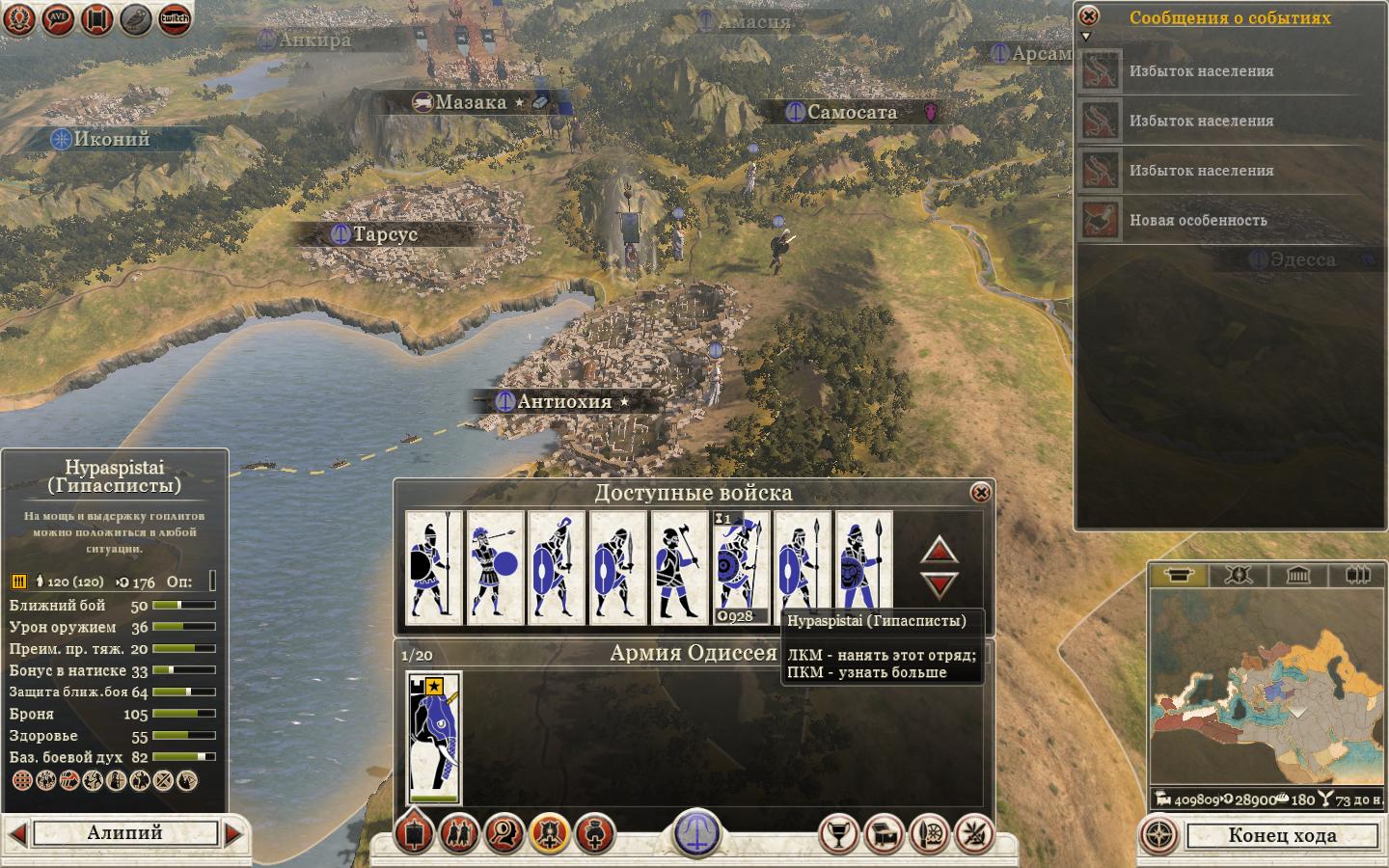Switch to the temple minimap tab
Screen dimensions: 1389x868
coord(1297,576)
